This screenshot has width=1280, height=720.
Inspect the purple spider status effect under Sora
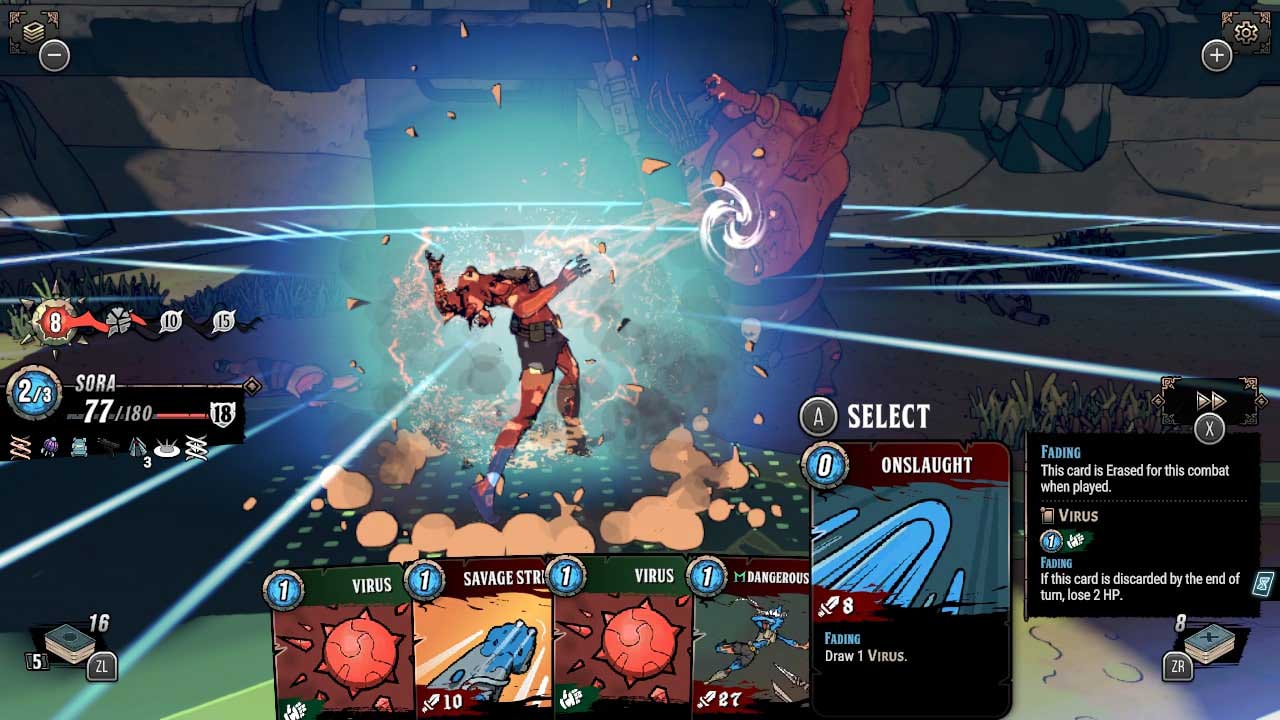click(x=50, y=446)
